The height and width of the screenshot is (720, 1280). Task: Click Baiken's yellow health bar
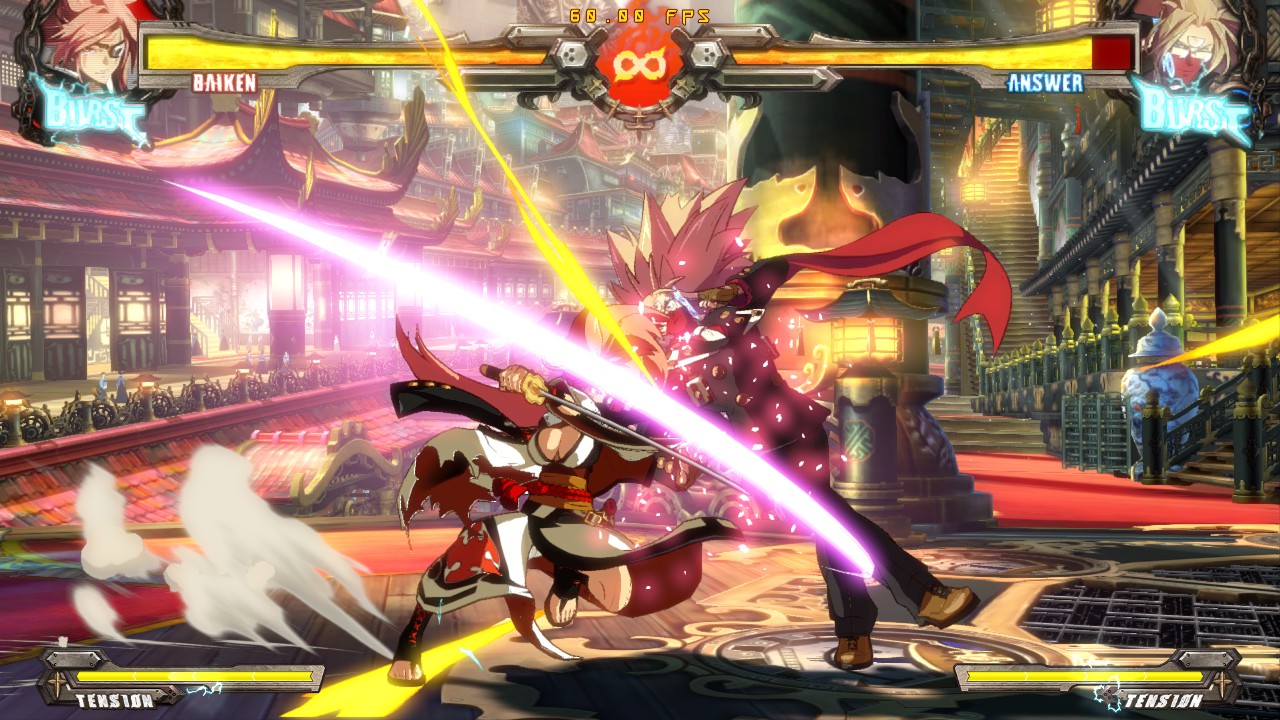coord(350,50)
